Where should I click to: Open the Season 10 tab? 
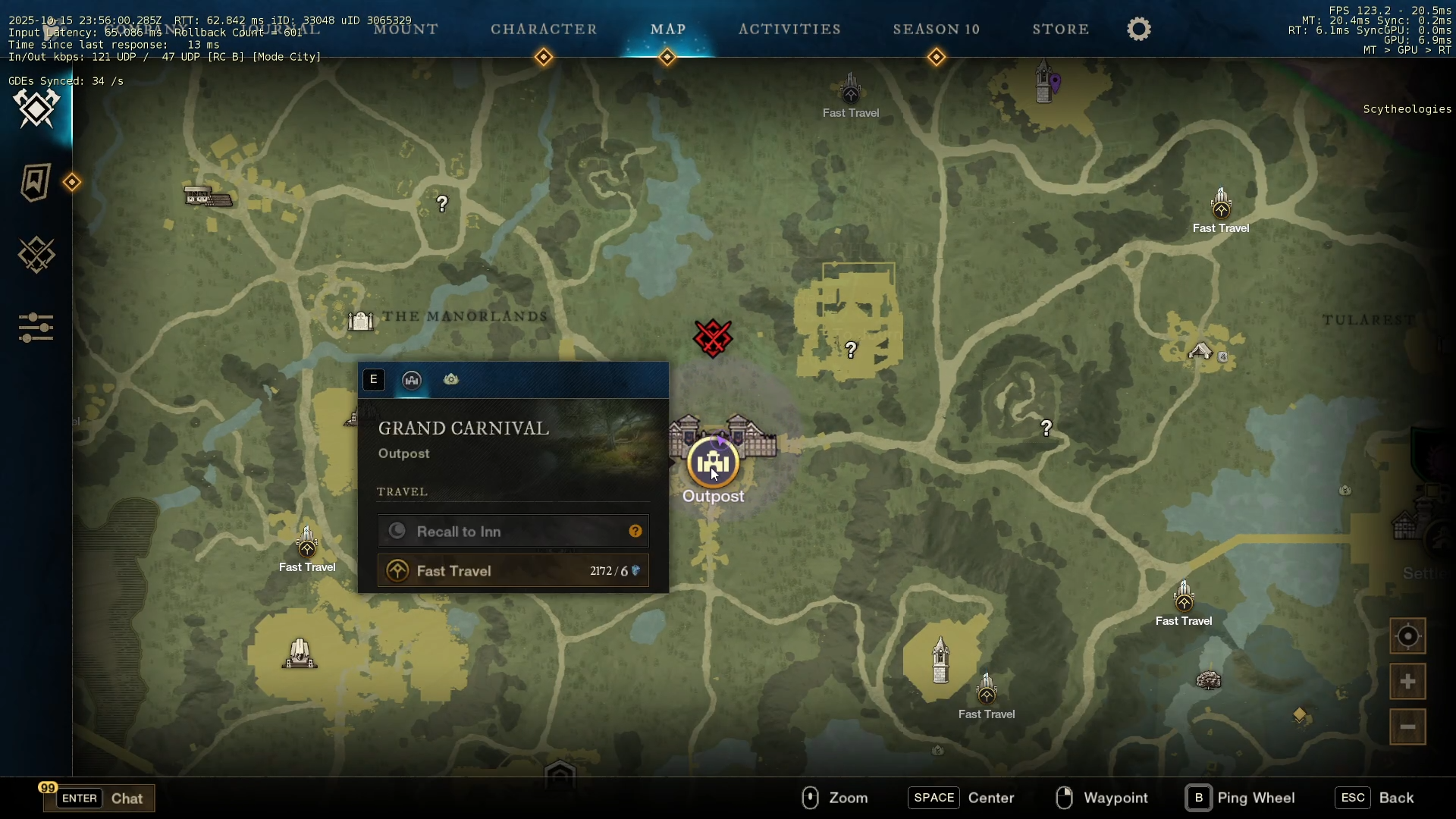click(x=937, y=30)
